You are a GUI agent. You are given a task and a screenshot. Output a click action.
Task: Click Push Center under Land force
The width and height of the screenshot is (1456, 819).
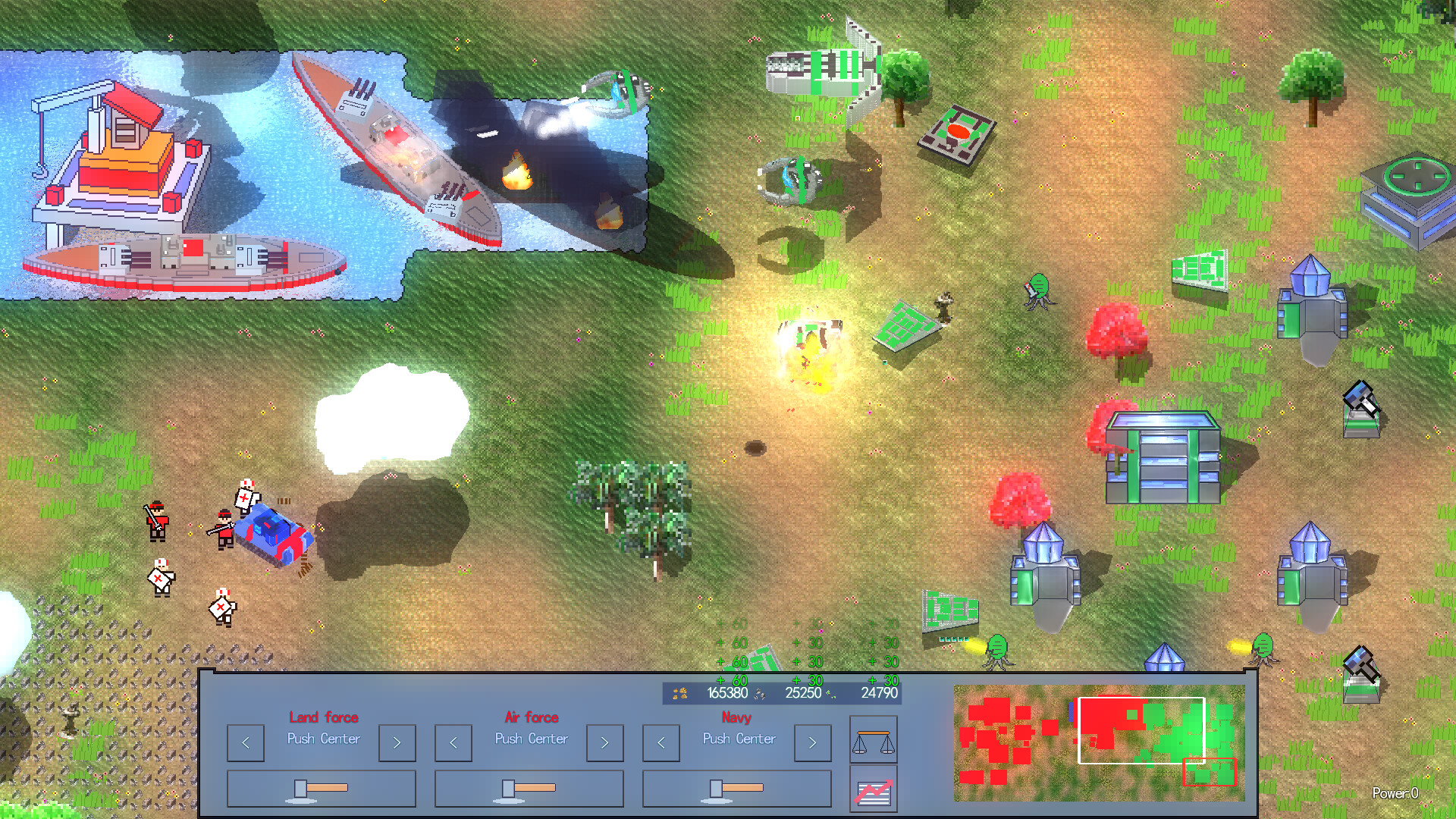[x=324, y=740]
